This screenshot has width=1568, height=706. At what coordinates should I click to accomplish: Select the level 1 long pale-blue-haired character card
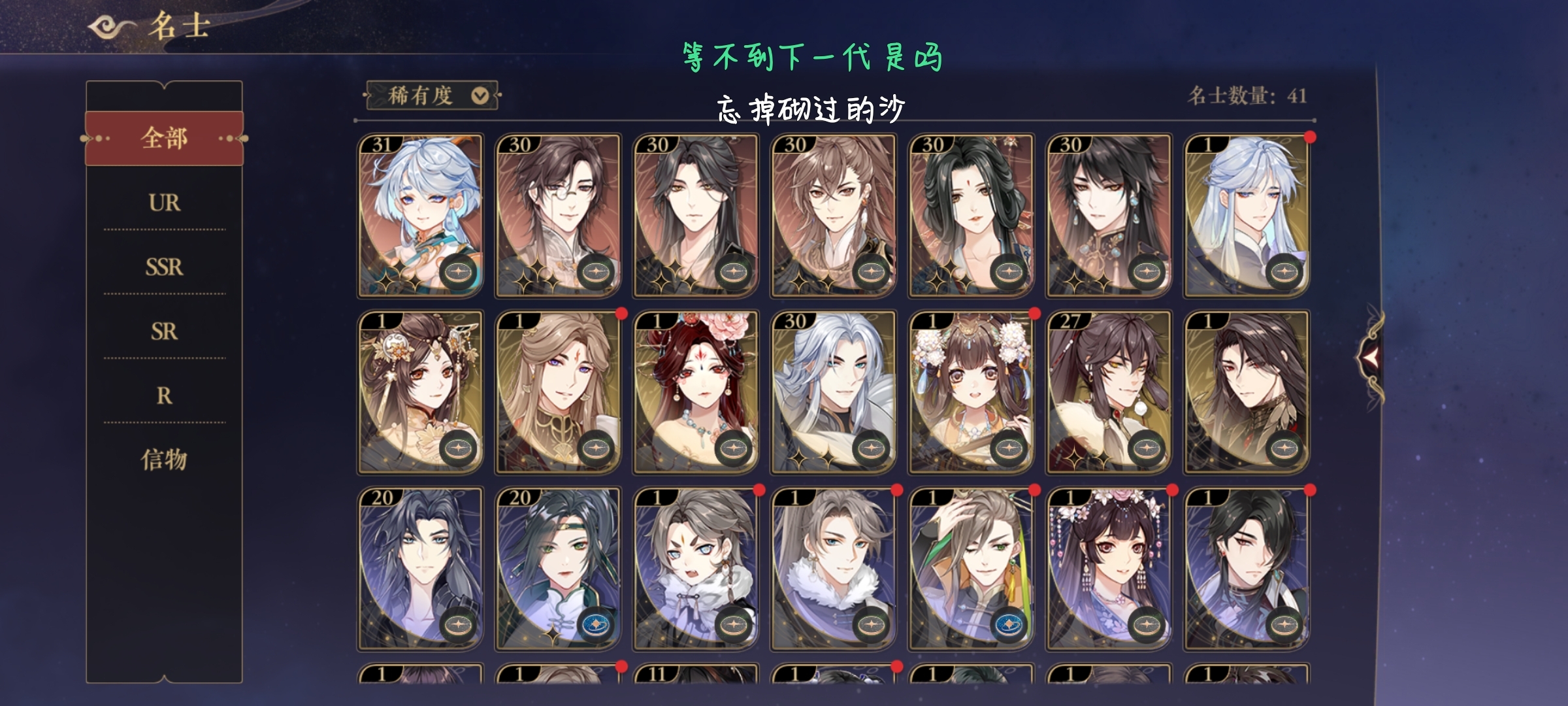pyautogui.click(x=1247, y=216)
